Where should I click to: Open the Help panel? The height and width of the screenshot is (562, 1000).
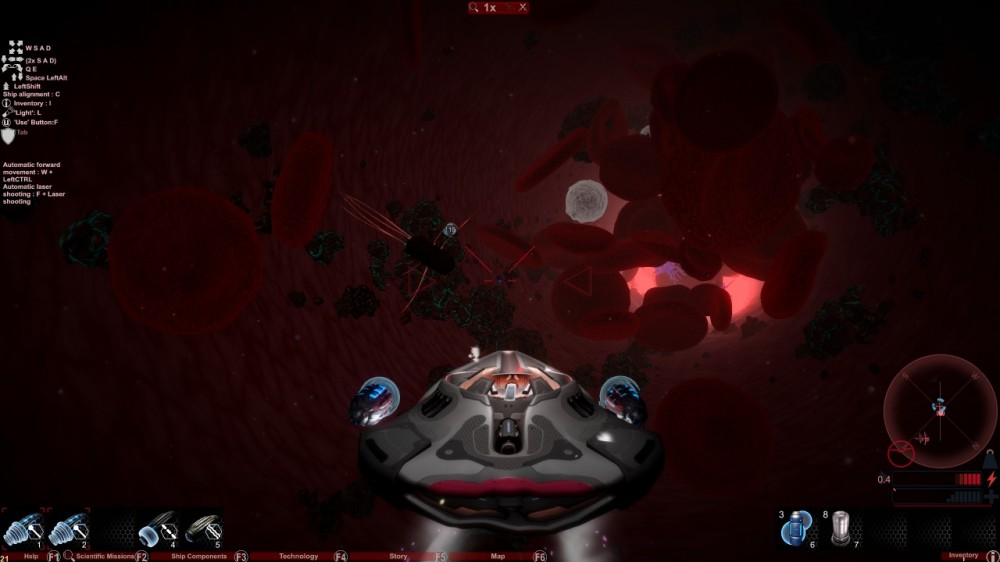click(x=31, y=556)
